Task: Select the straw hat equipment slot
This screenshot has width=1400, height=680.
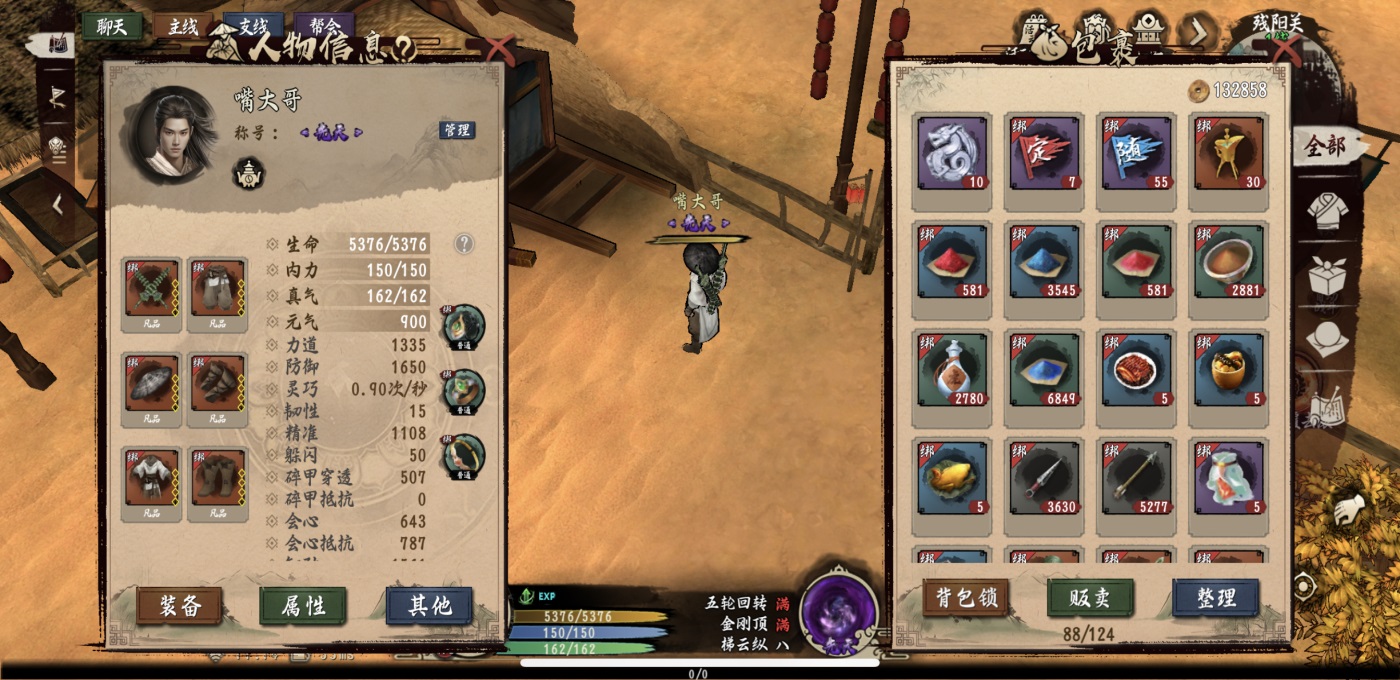Action: click(x=152, y=385)
